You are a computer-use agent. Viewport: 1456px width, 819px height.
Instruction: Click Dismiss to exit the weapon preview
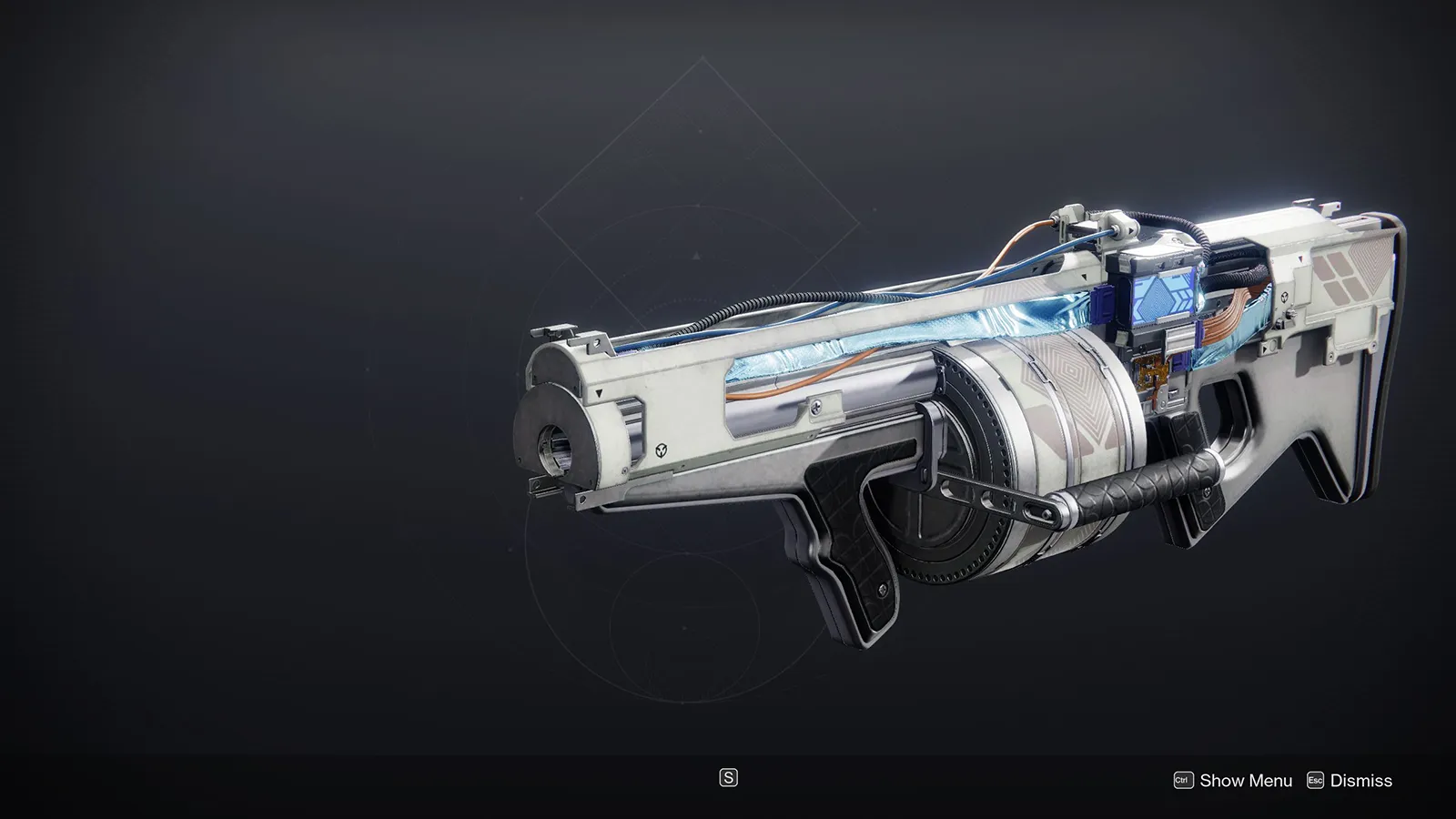click(x=1362, y=780)
